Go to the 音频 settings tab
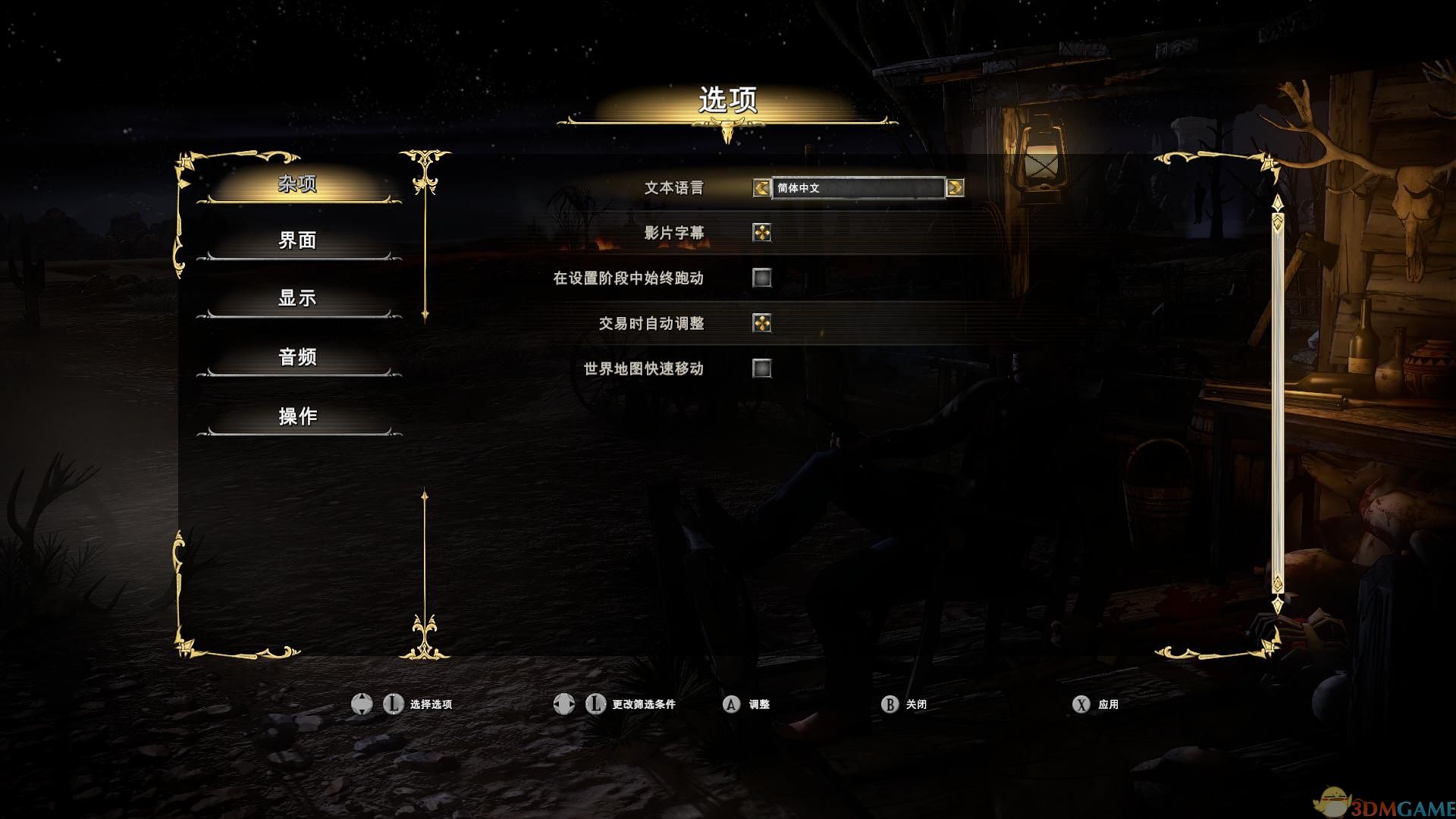 pos(297,356)
